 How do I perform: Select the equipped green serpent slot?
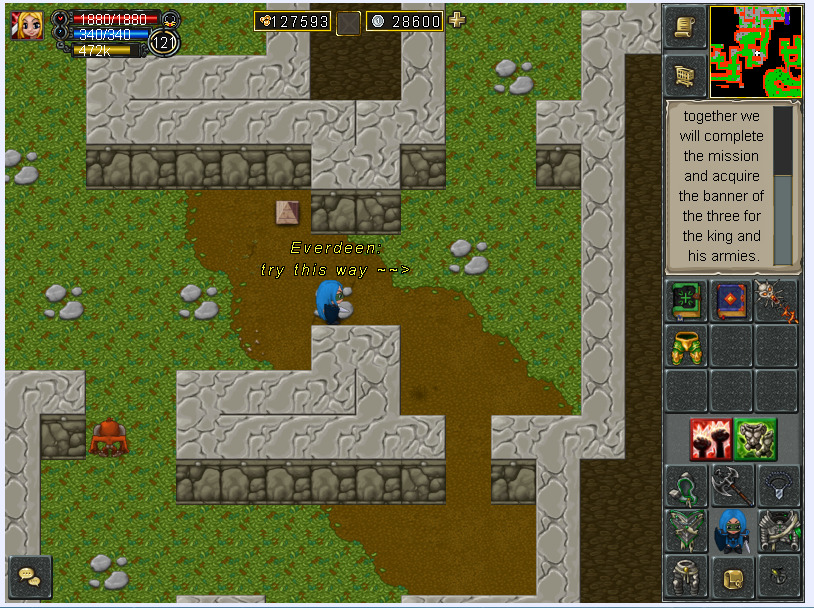(687, 486)
